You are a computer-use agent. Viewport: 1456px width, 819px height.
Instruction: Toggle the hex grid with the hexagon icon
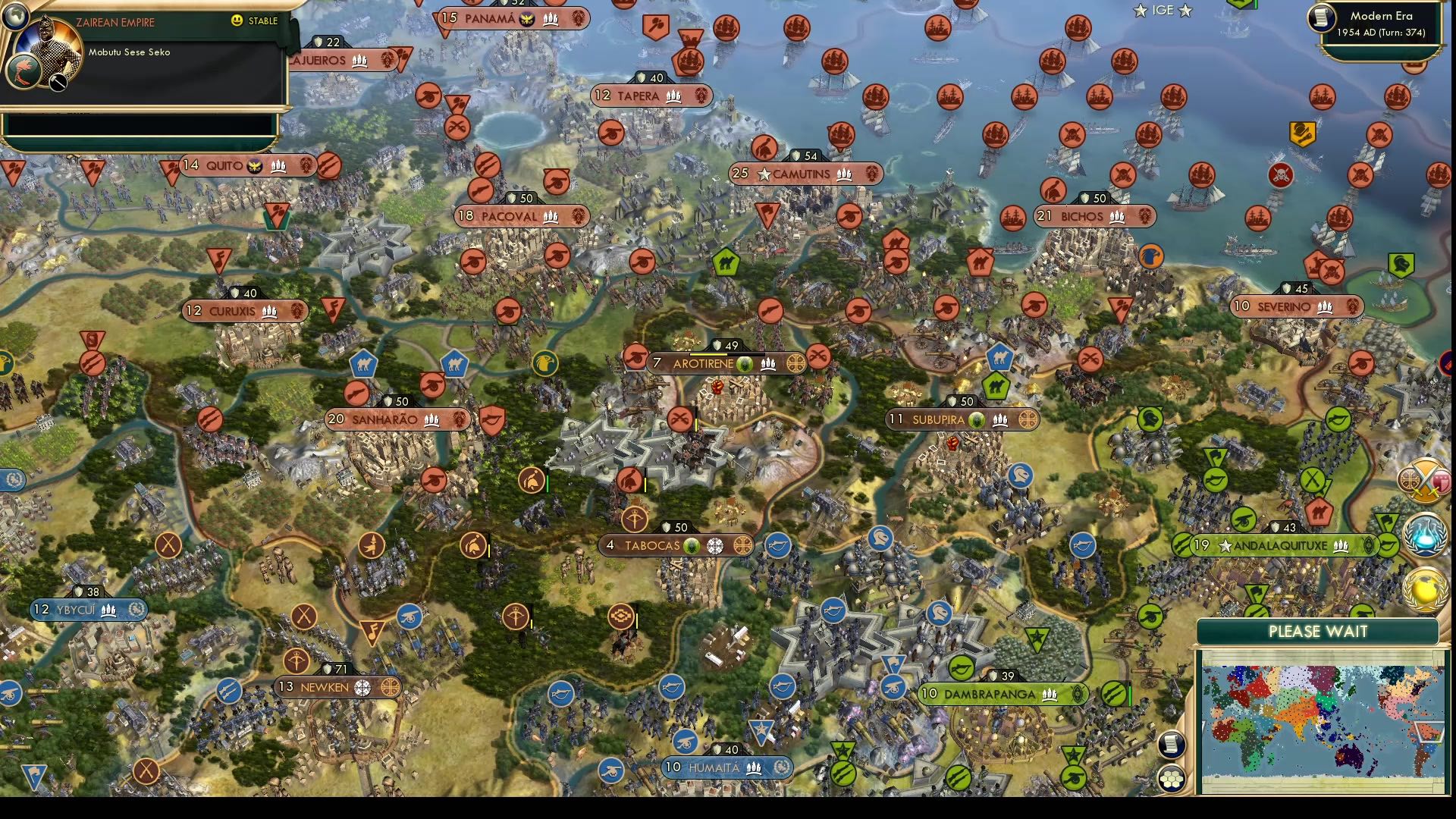pos(1172,777)
